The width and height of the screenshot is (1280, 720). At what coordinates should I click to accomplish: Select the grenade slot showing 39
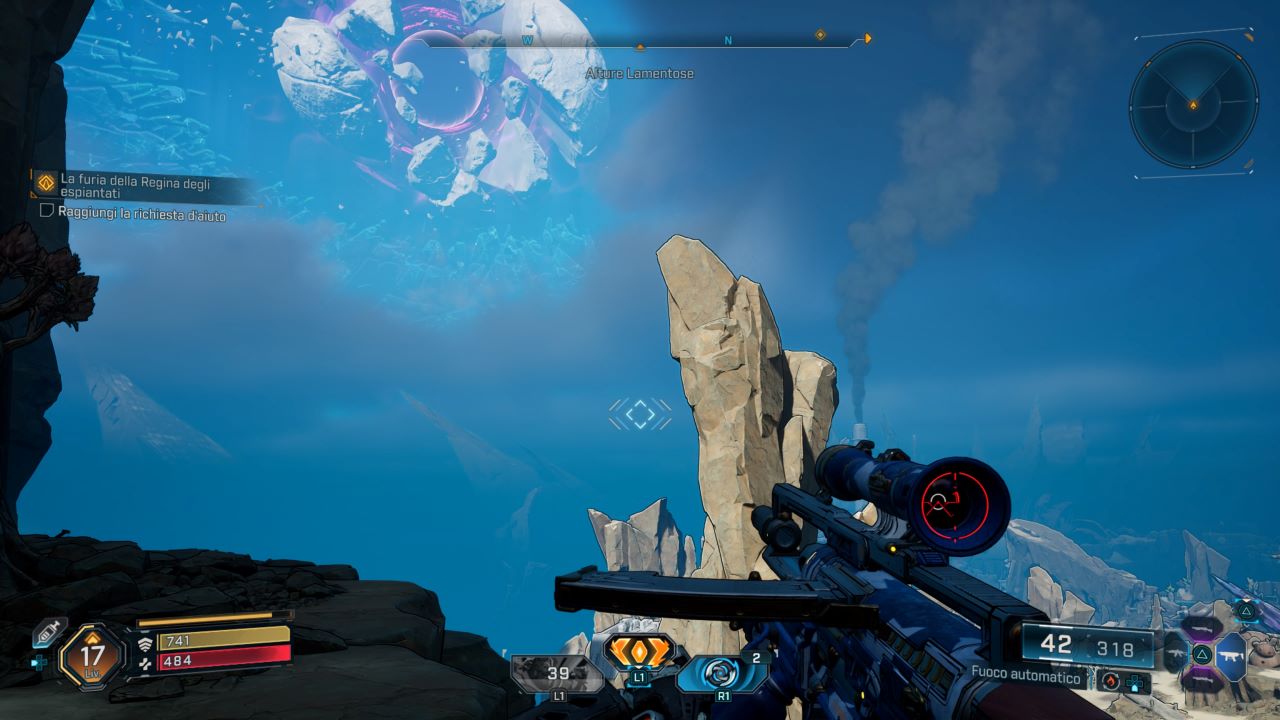point(557,674)
